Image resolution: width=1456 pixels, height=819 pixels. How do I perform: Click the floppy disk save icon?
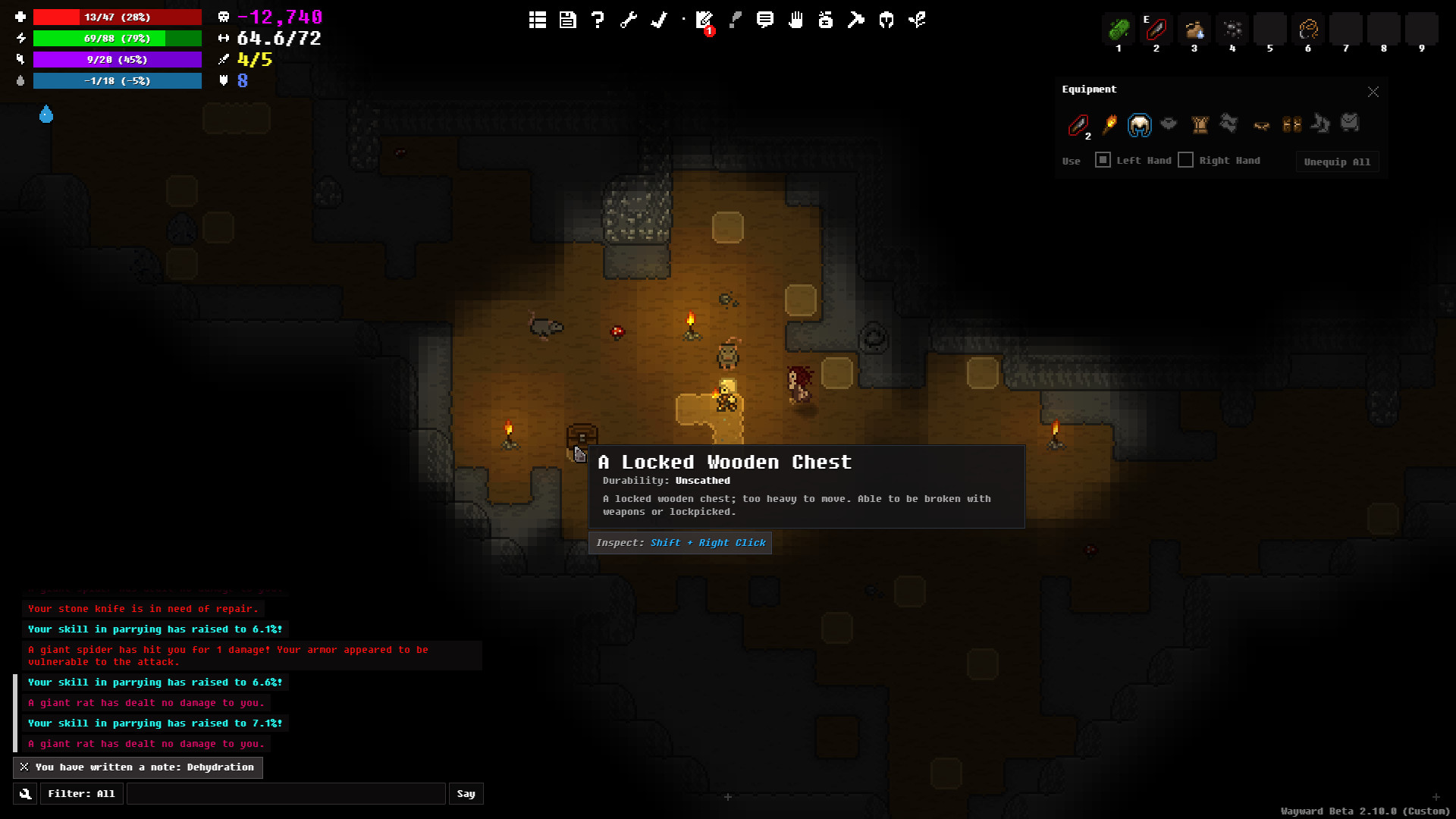(x=568, y=20)
